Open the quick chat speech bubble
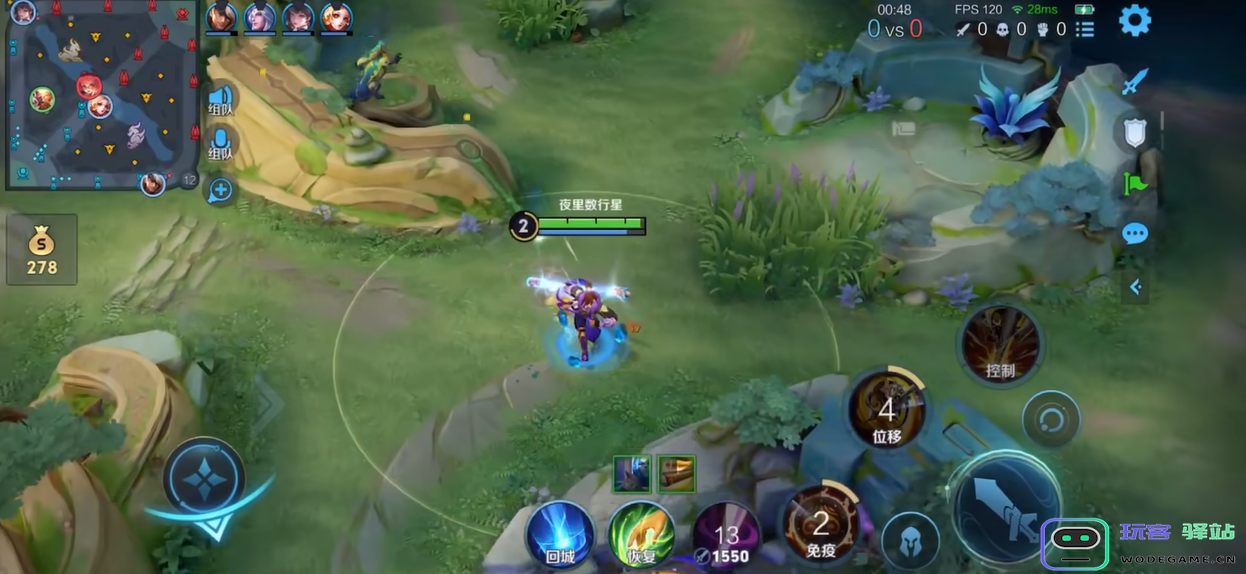This screenshot has width=1246, height=574. pos(1135,235)
